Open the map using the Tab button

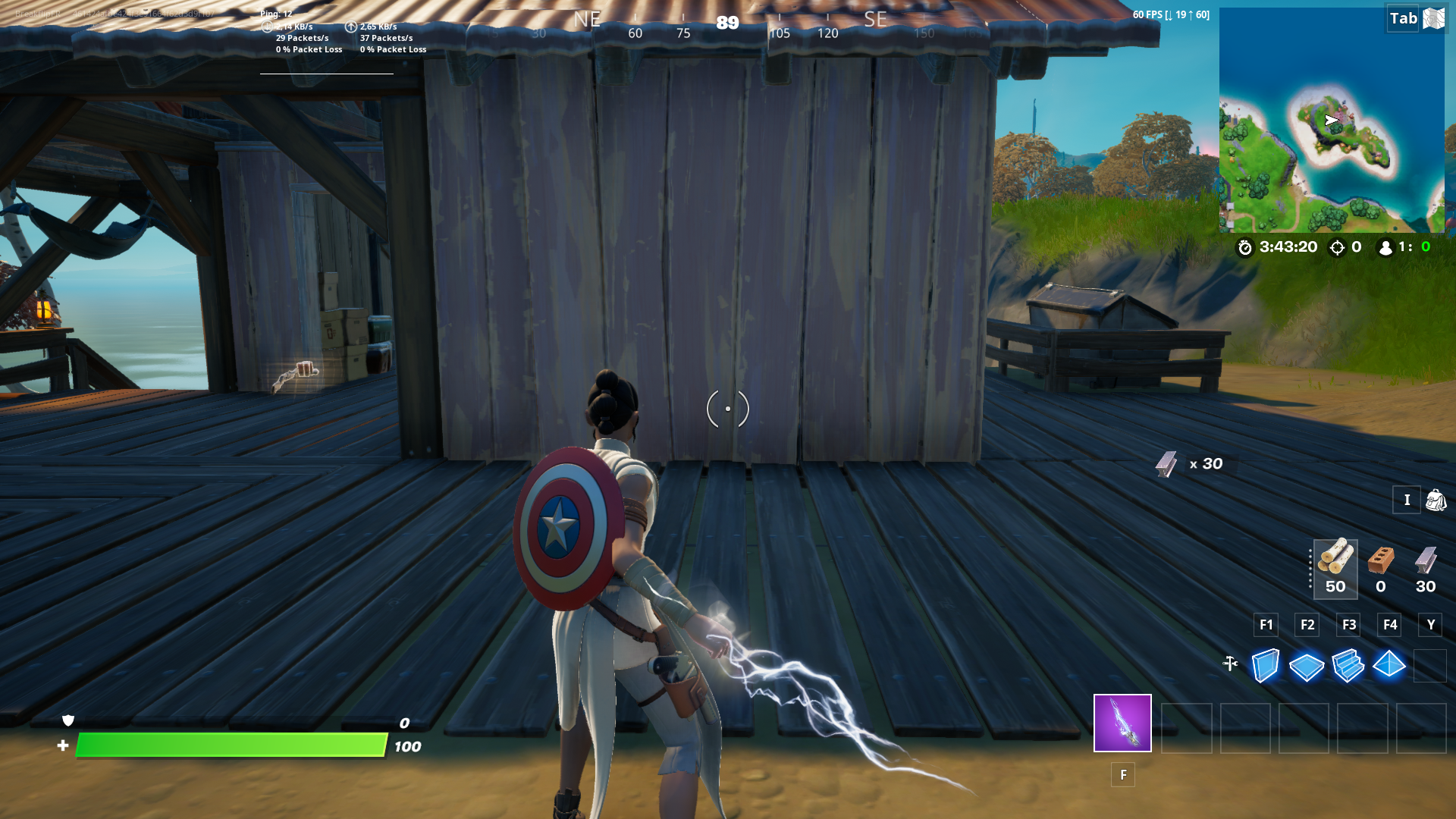point(1402,18)
